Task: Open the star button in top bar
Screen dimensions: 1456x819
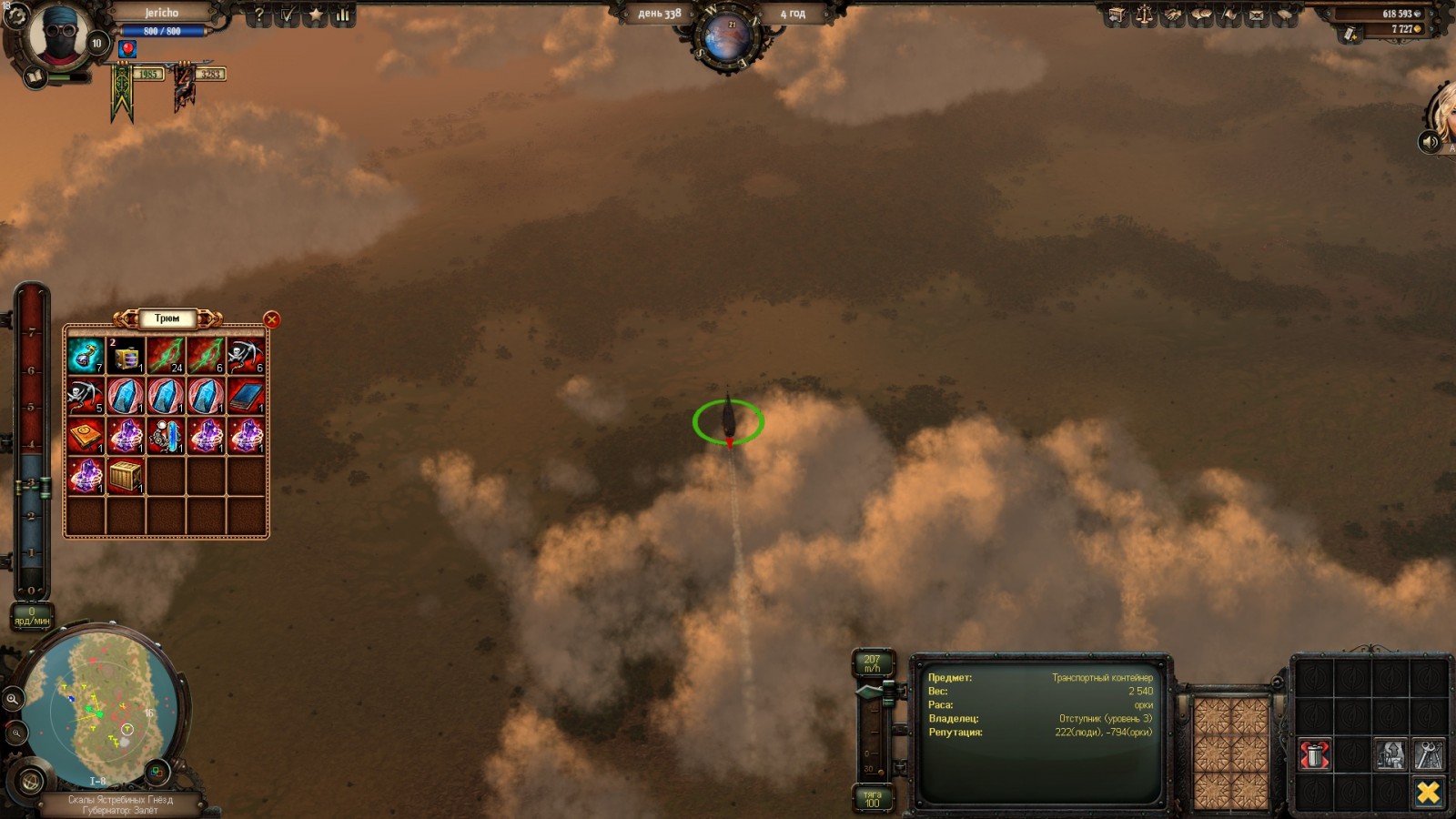Action: click(316, 15)
